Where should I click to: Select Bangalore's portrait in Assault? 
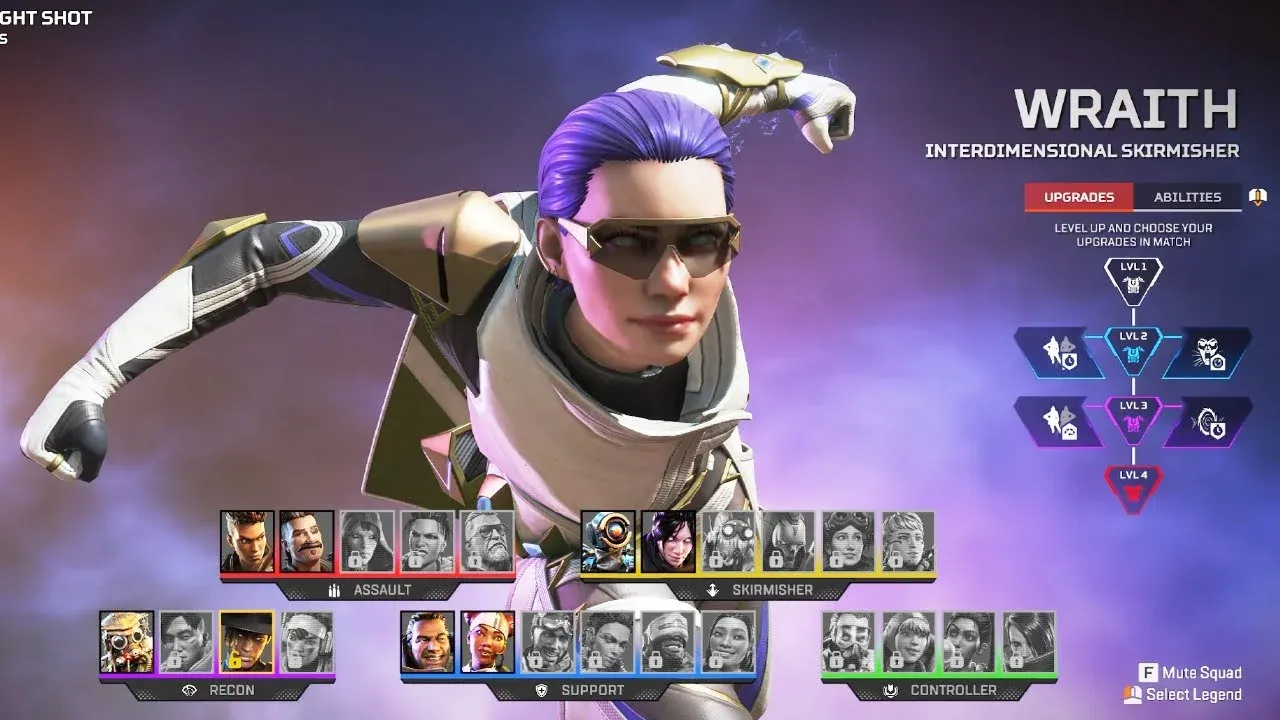coord(247,542)
